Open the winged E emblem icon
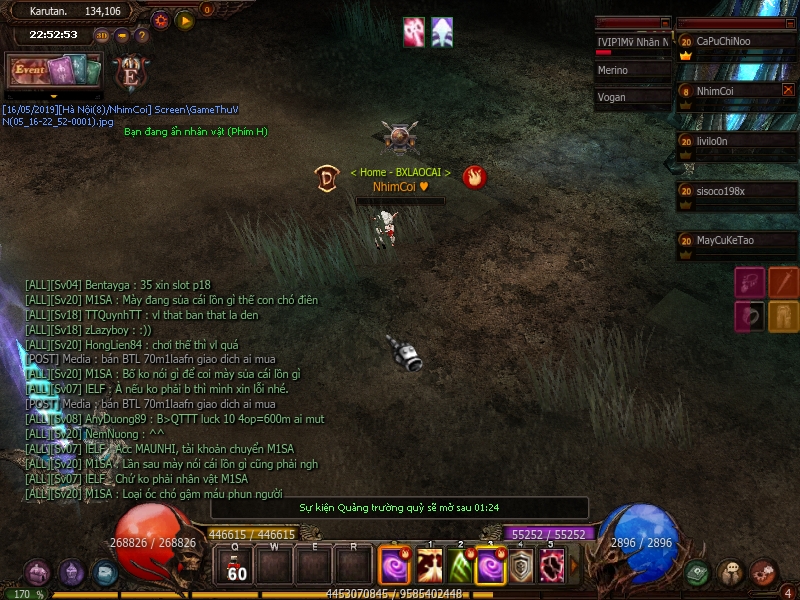This screenshot has height=600, width=800. pyautogui.click(x=129, y=73)
